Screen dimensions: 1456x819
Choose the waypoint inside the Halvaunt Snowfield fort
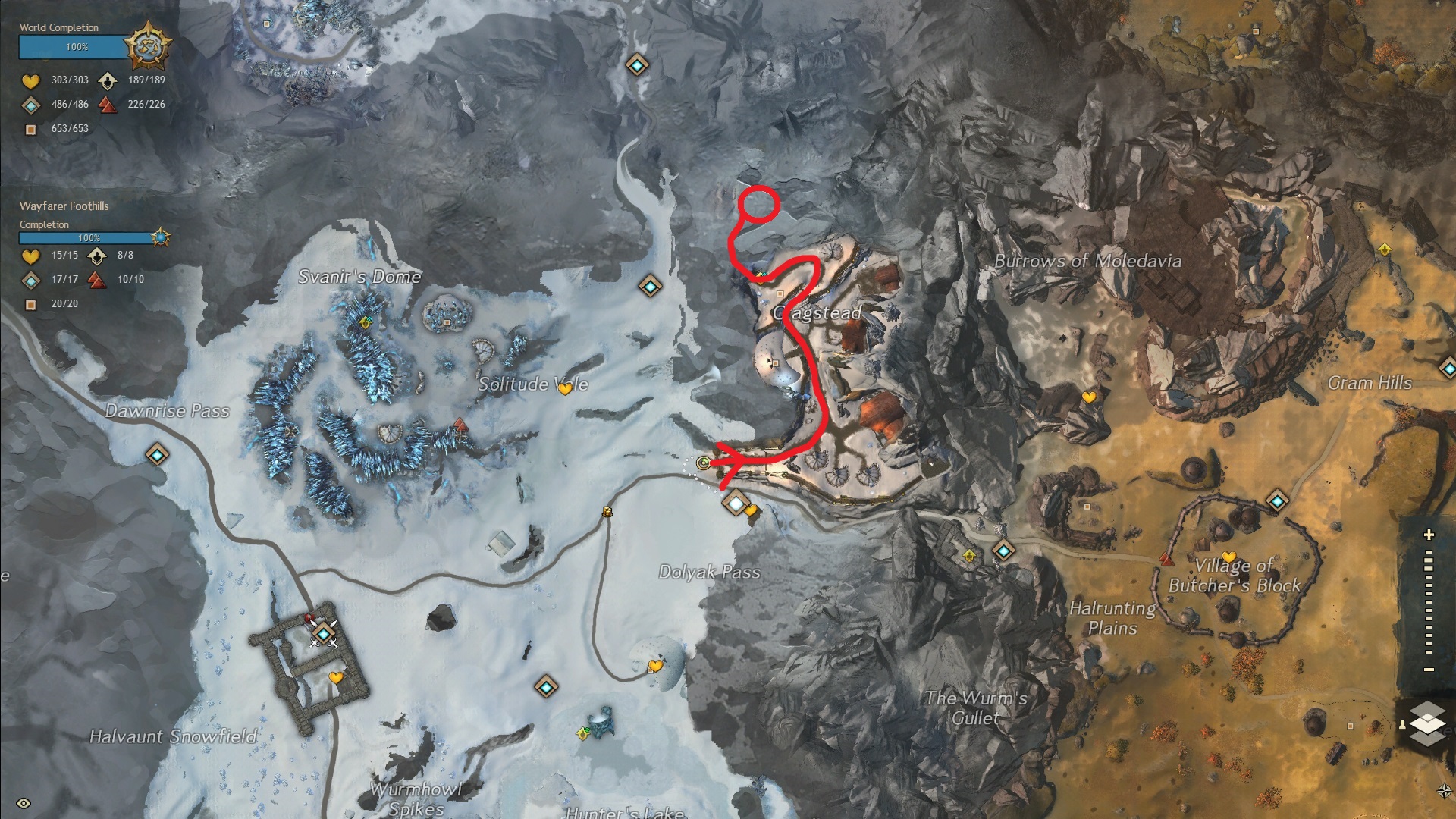(325, 633)
